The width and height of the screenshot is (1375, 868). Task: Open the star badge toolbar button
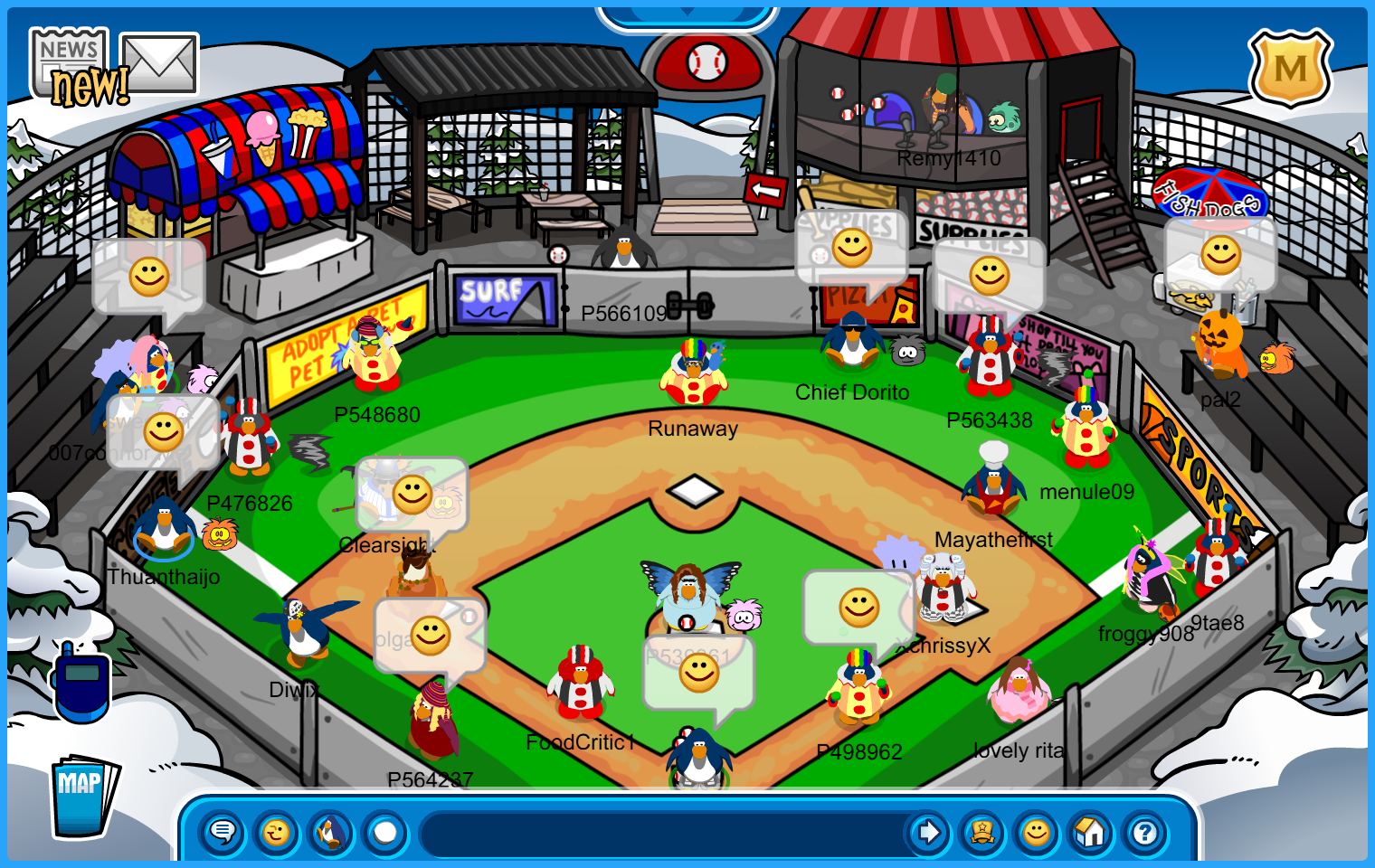point(982,833)
